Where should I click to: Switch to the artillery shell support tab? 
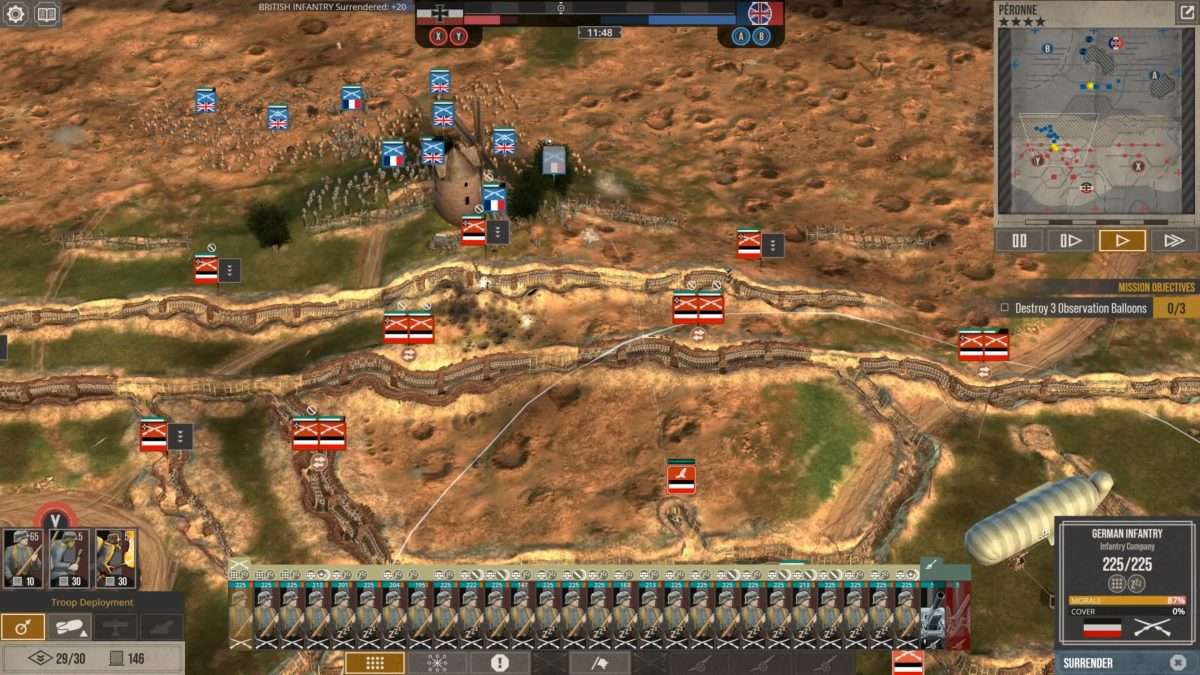pyautogui.click(x=69, y=627)
